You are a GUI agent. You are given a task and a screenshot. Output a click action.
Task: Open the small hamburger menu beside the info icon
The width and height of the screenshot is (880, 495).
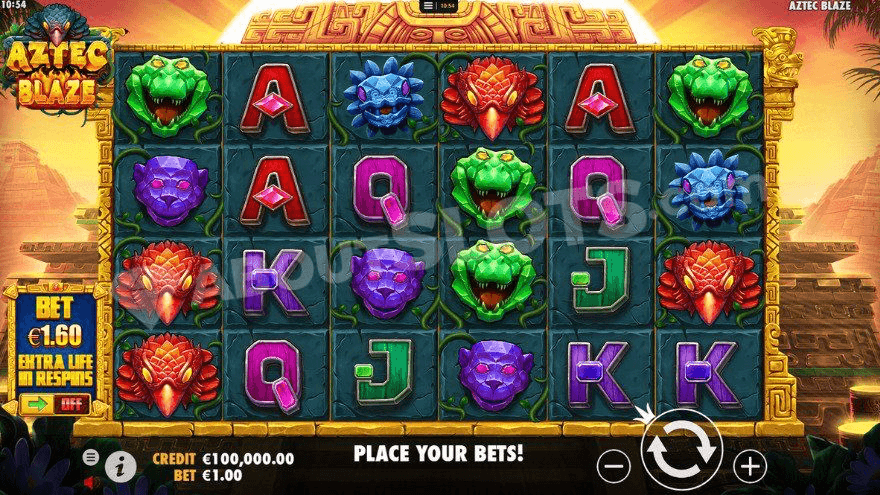click(x=91, y=456)
